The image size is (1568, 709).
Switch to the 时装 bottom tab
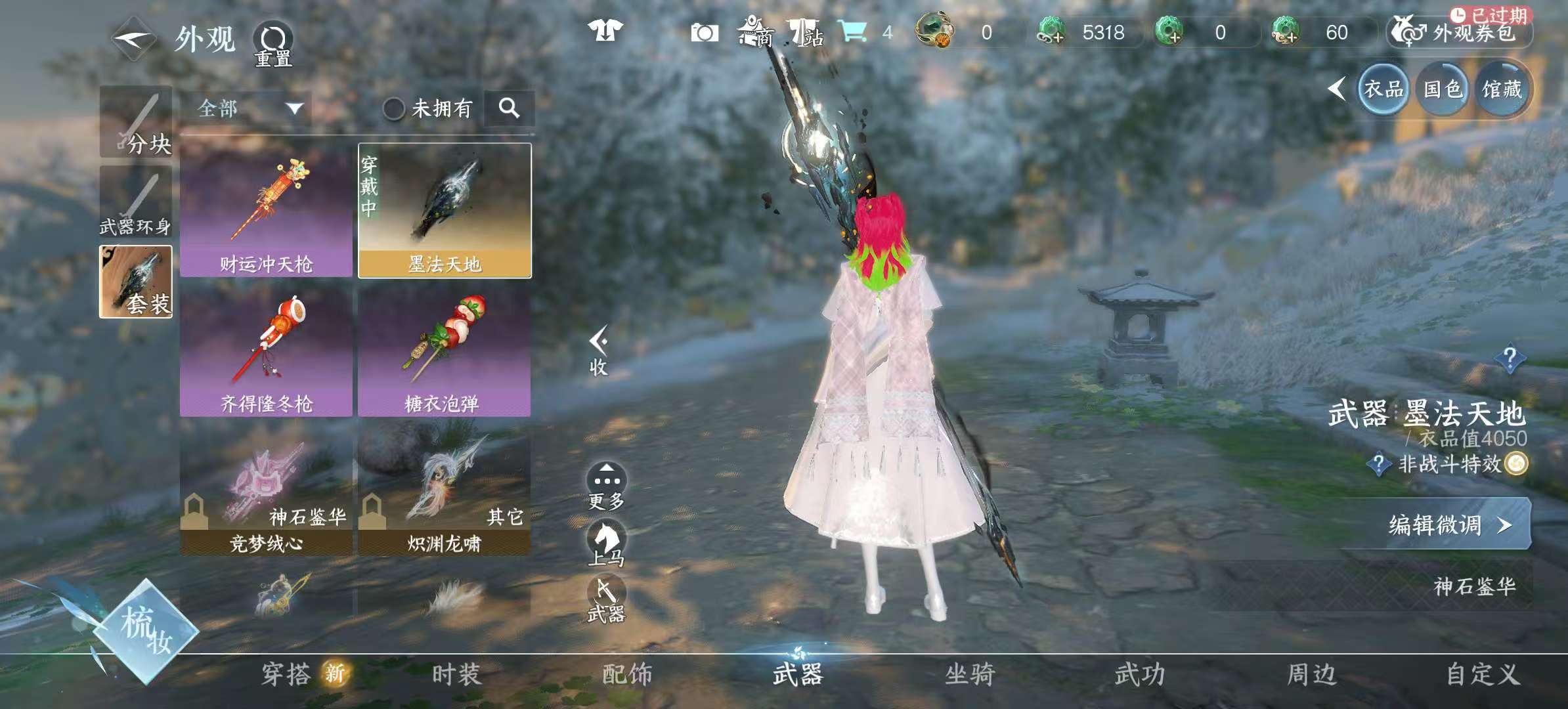(456, 675)
